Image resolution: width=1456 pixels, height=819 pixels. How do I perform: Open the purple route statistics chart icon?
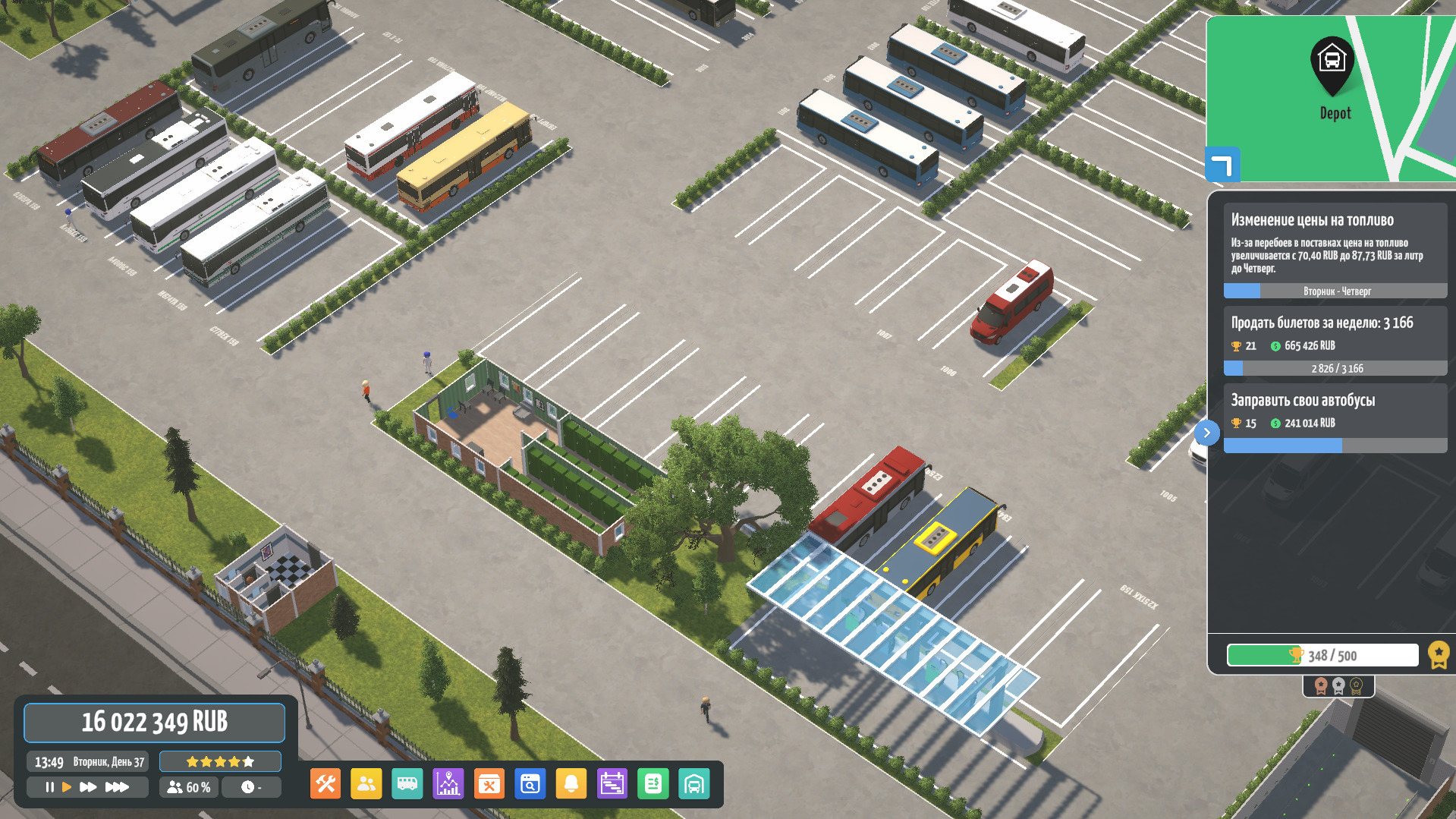(x=448, y=784)
